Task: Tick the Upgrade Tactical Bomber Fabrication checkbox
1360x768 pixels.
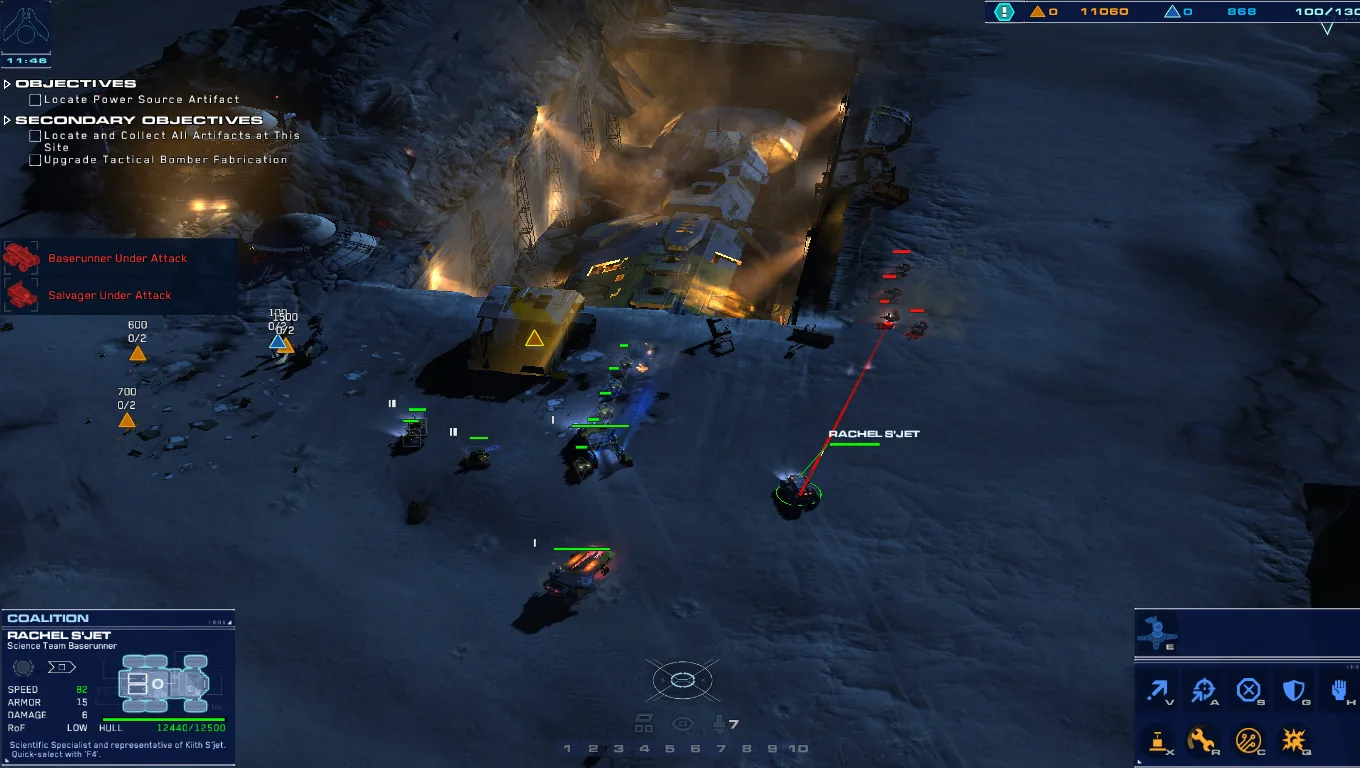Action: click(33, 159)
